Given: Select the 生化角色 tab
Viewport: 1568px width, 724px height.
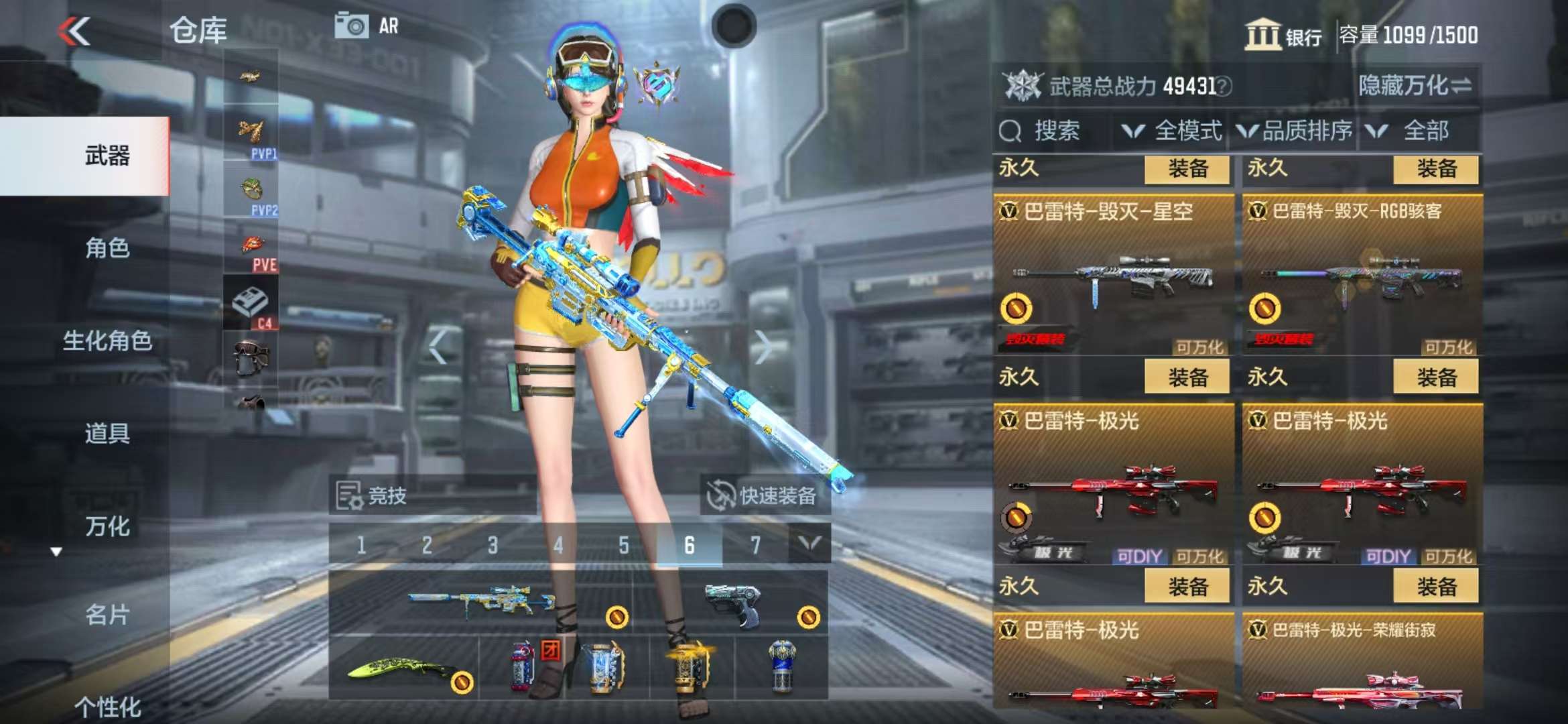Looking at the screenshot, I should (107, 341).
